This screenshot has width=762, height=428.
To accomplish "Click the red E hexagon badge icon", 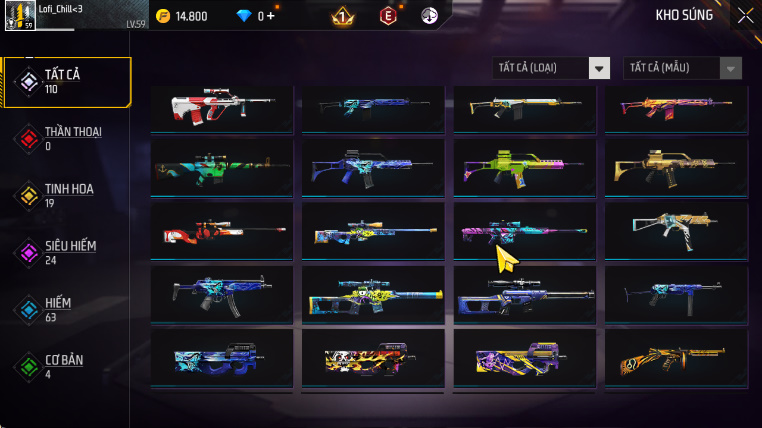I will tap(387, 15).
